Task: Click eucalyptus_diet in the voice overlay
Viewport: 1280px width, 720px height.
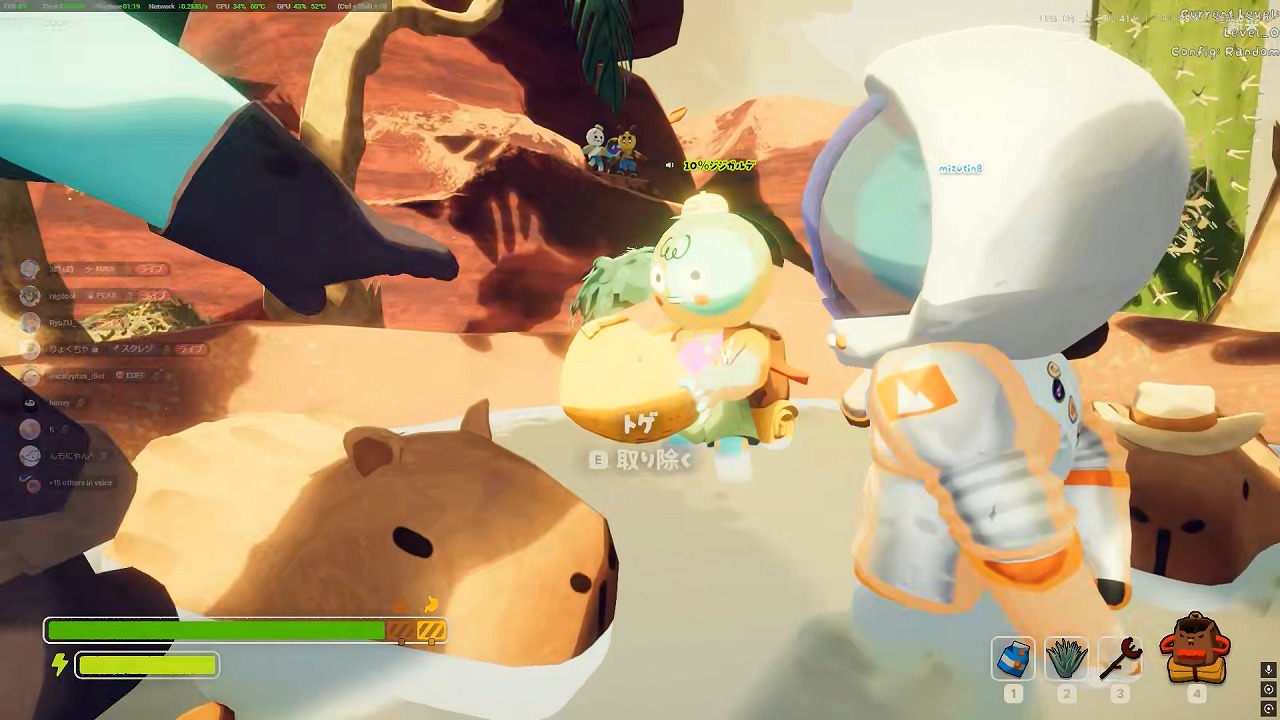Action: (x=77, y=376)
